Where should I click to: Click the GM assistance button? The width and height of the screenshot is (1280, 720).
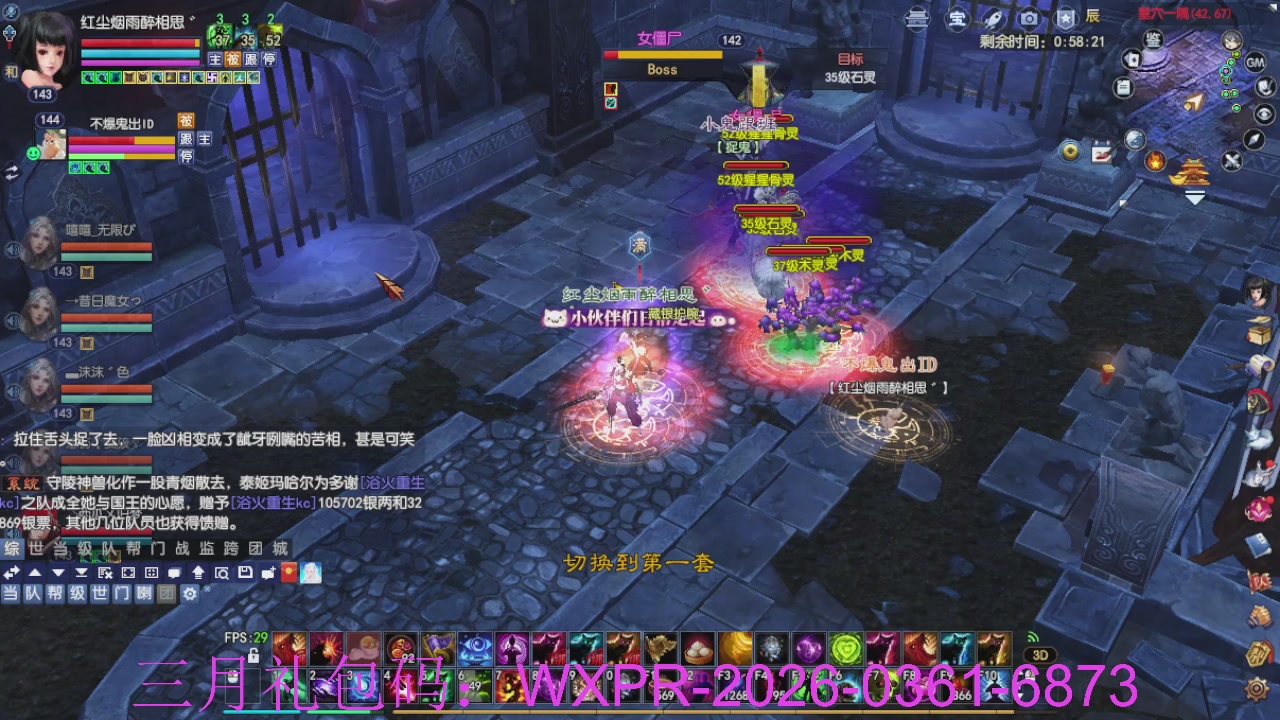(1253, 62)
